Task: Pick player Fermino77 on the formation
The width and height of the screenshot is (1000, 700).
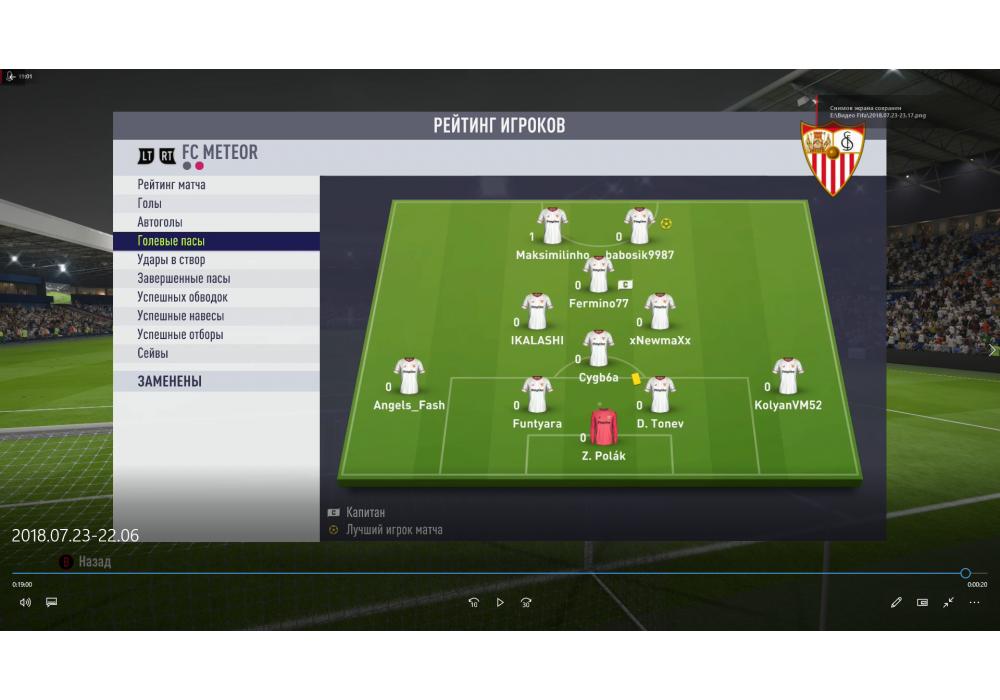Action: pyautogui.click(x=598, y=275)
